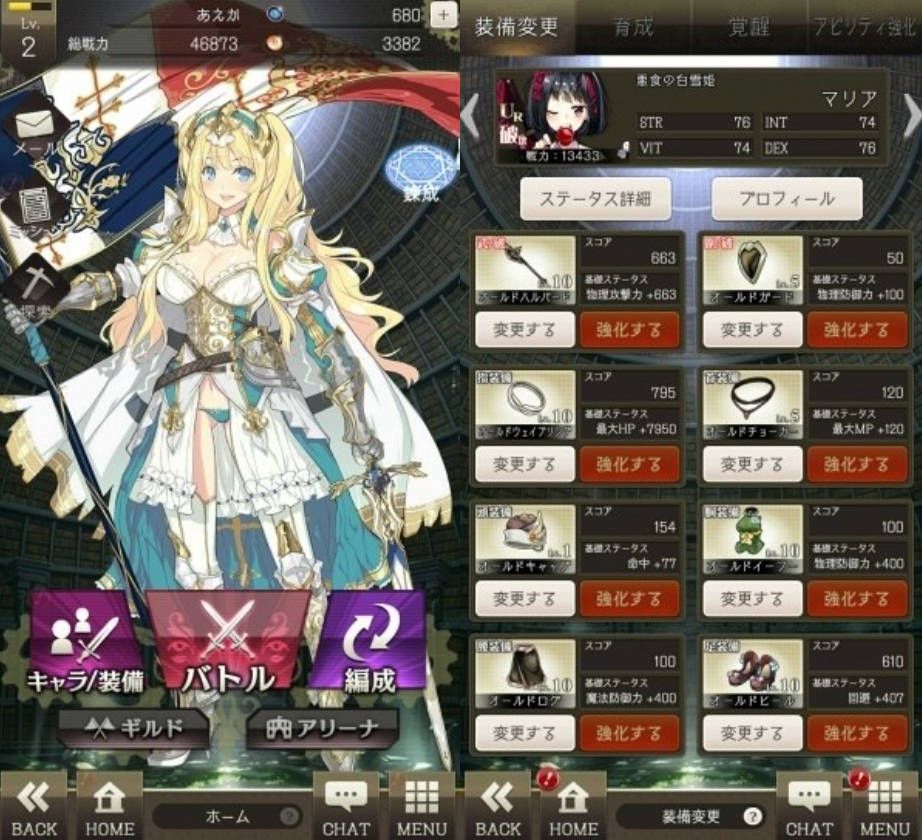Show ステータス詳細 status details
This screenshot has width=922, height=840.
pyautogui.click(x=594, y=199)
